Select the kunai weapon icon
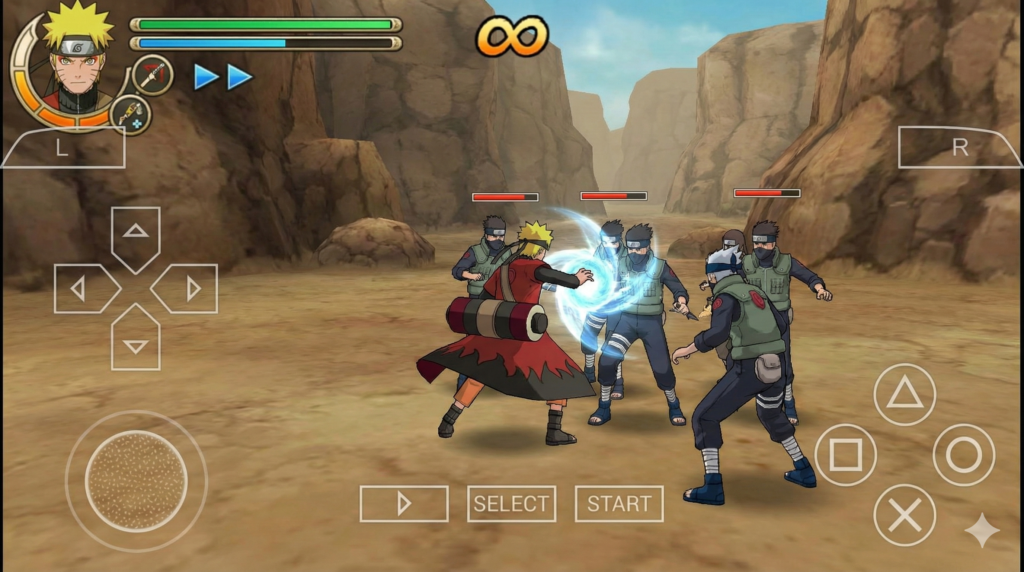This screenshot has width=1024, height=572. 153,75
